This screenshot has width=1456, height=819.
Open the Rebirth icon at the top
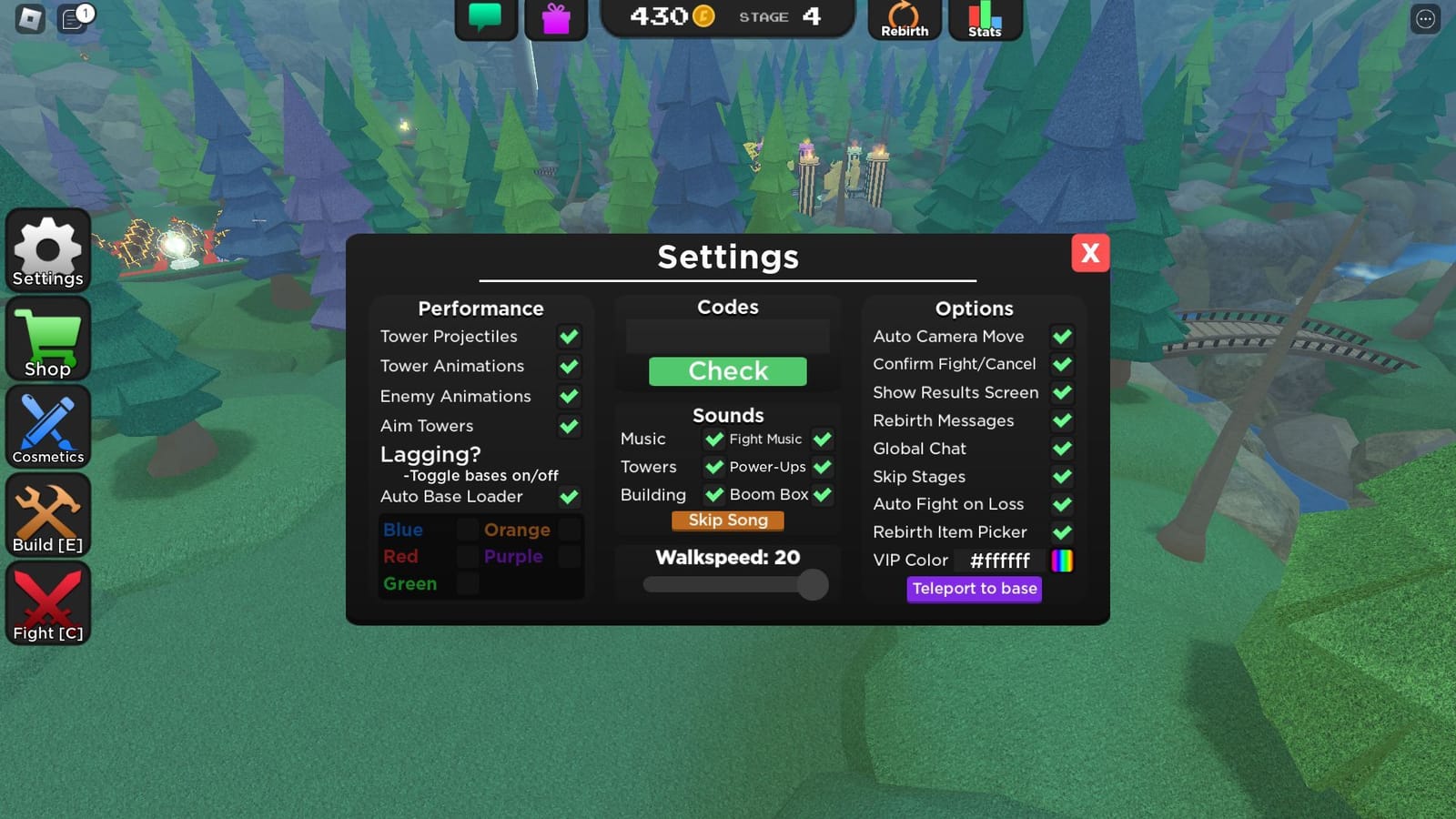click(904, 16)
